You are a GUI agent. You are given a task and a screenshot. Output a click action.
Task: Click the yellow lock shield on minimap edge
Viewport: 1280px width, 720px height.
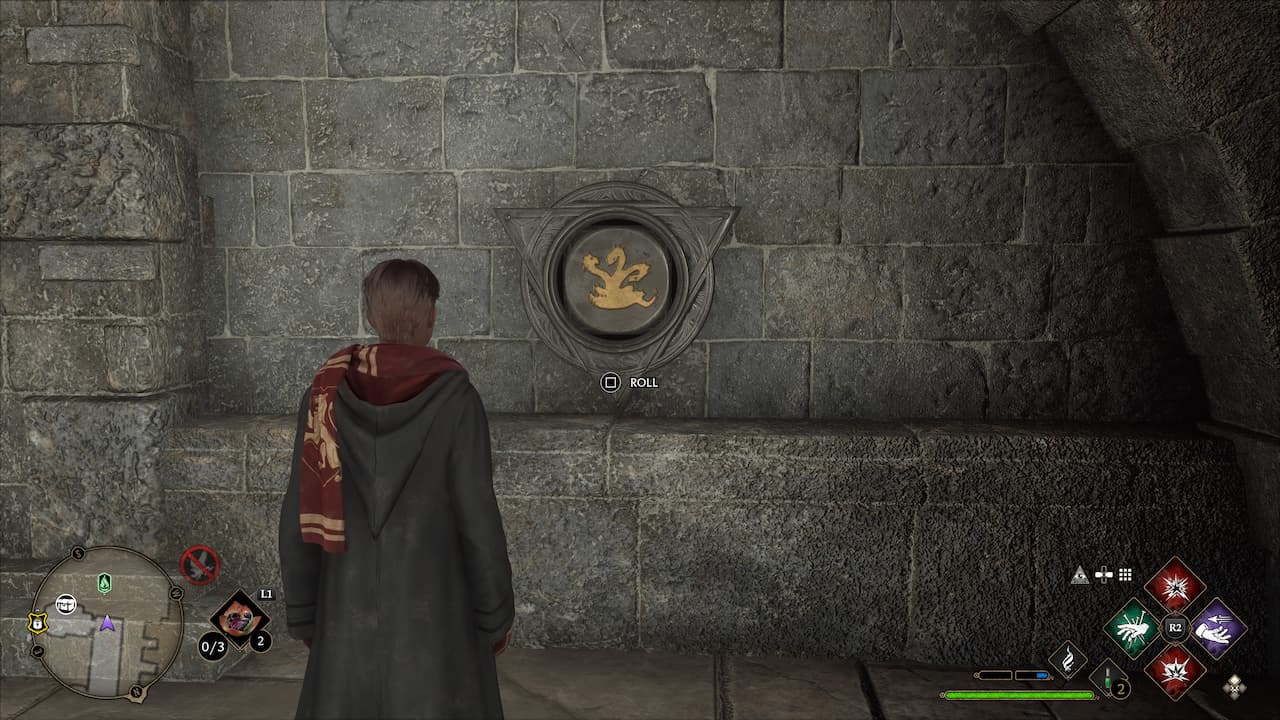pyautogui.click(x=37, y=622)
